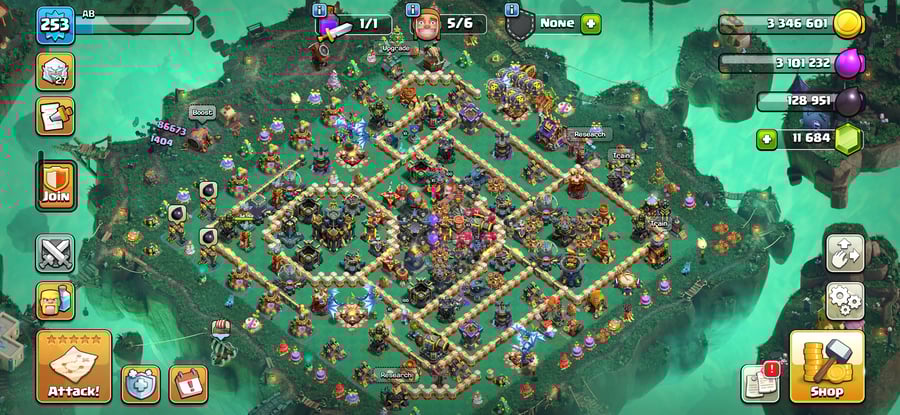
Task: Tap the Upgrade bubble
Action: (395, 47)
